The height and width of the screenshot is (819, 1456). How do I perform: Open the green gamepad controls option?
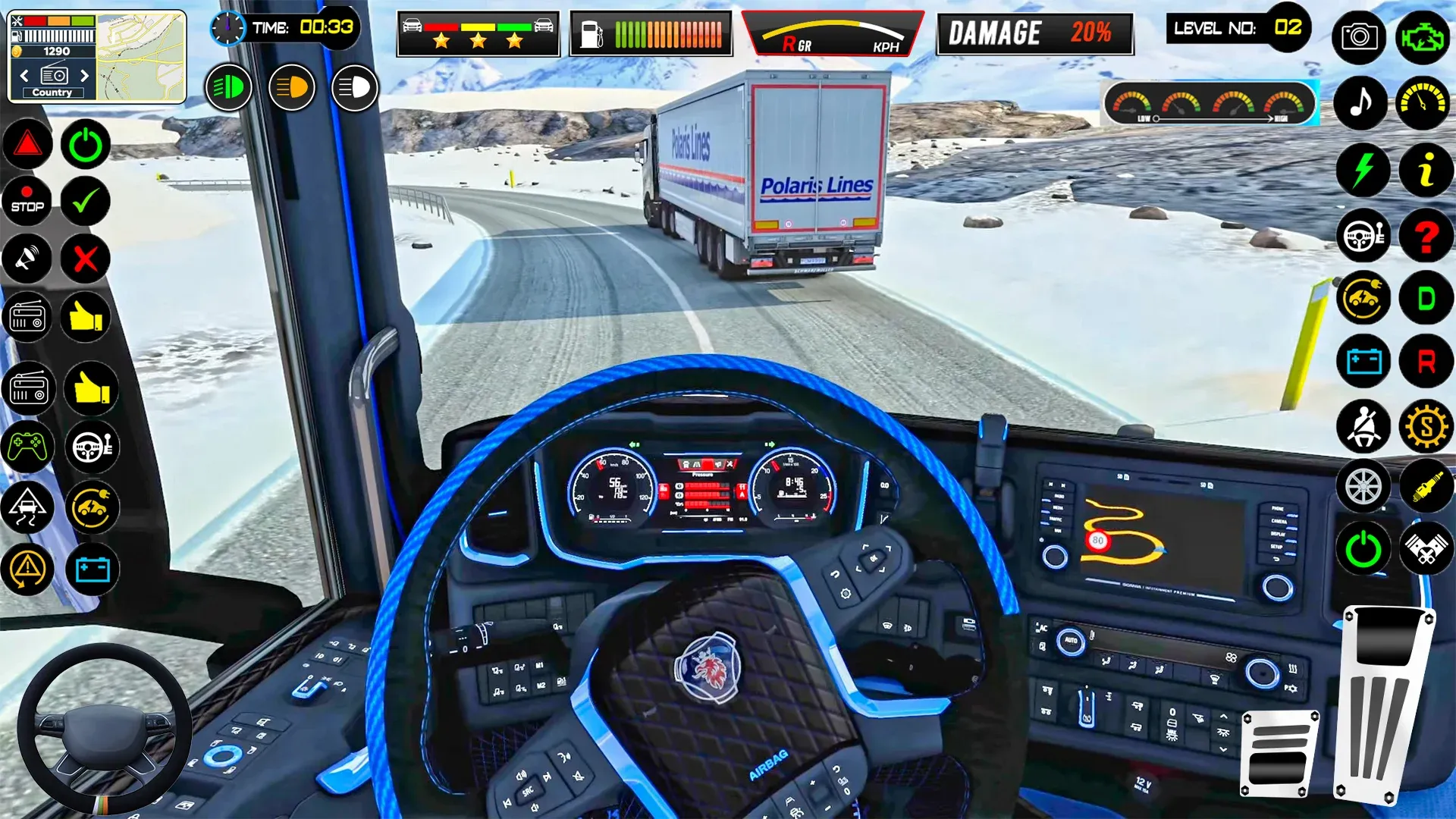tap(27, 446)
